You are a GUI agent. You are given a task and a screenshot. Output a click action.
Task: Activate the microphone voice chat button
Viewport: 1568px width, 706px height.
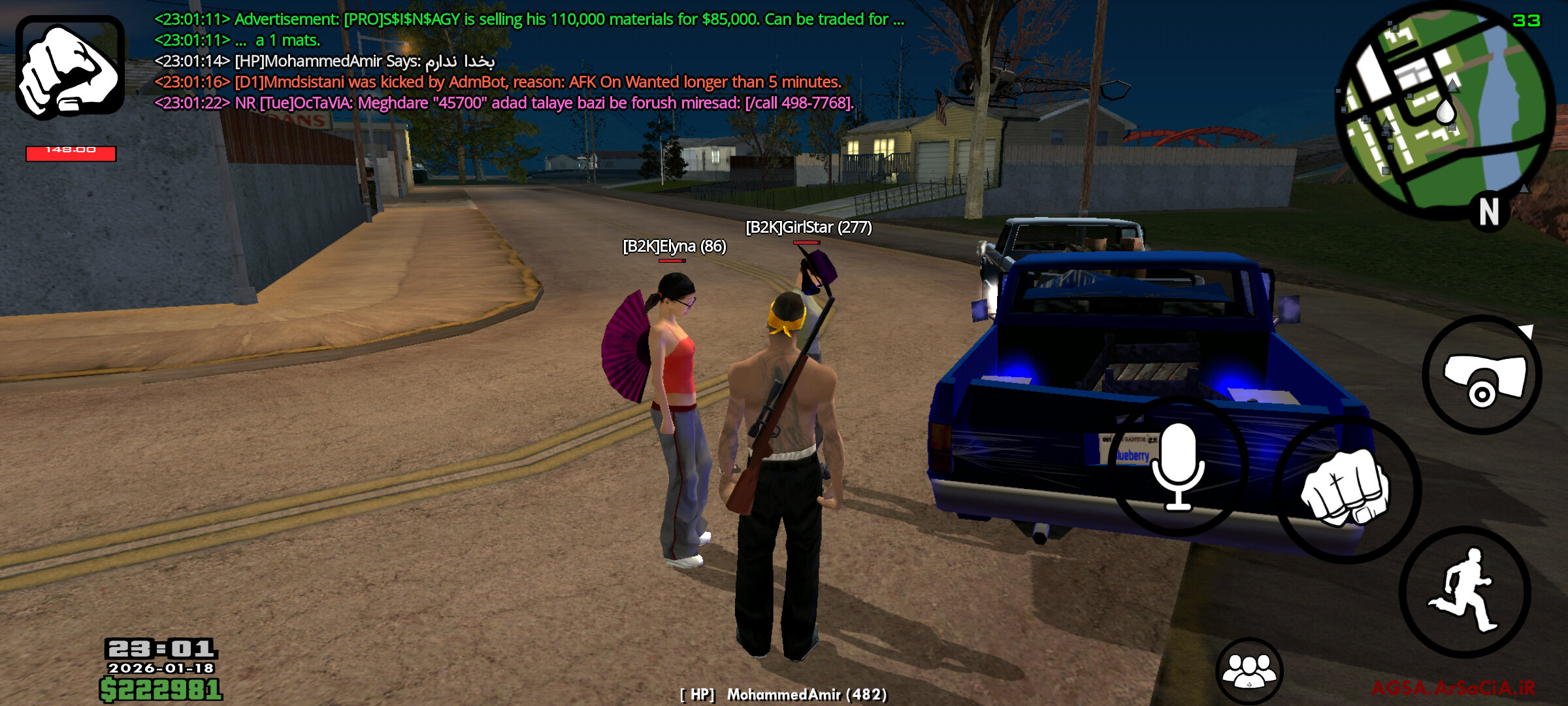1177,465
